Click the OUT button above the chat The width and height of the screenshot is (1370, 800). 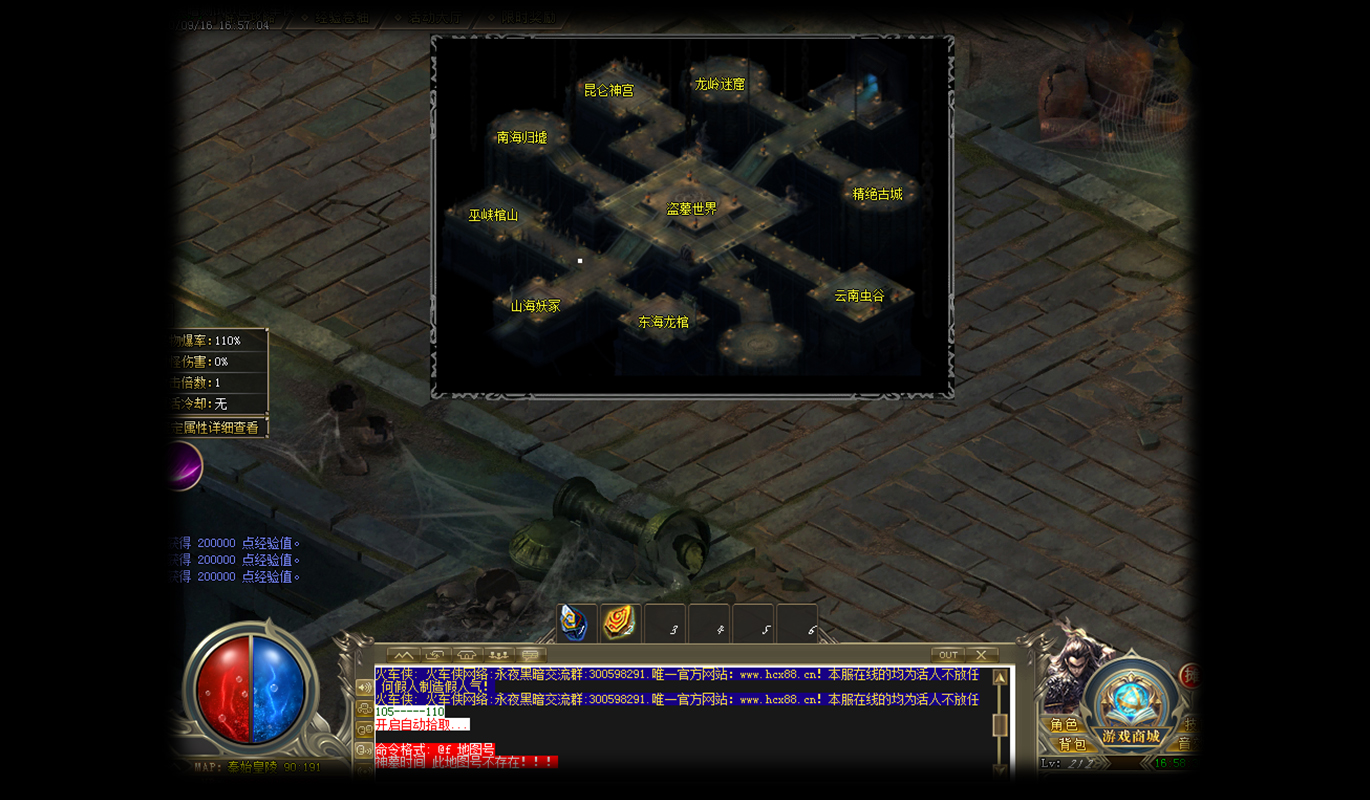tap(948, 655)
